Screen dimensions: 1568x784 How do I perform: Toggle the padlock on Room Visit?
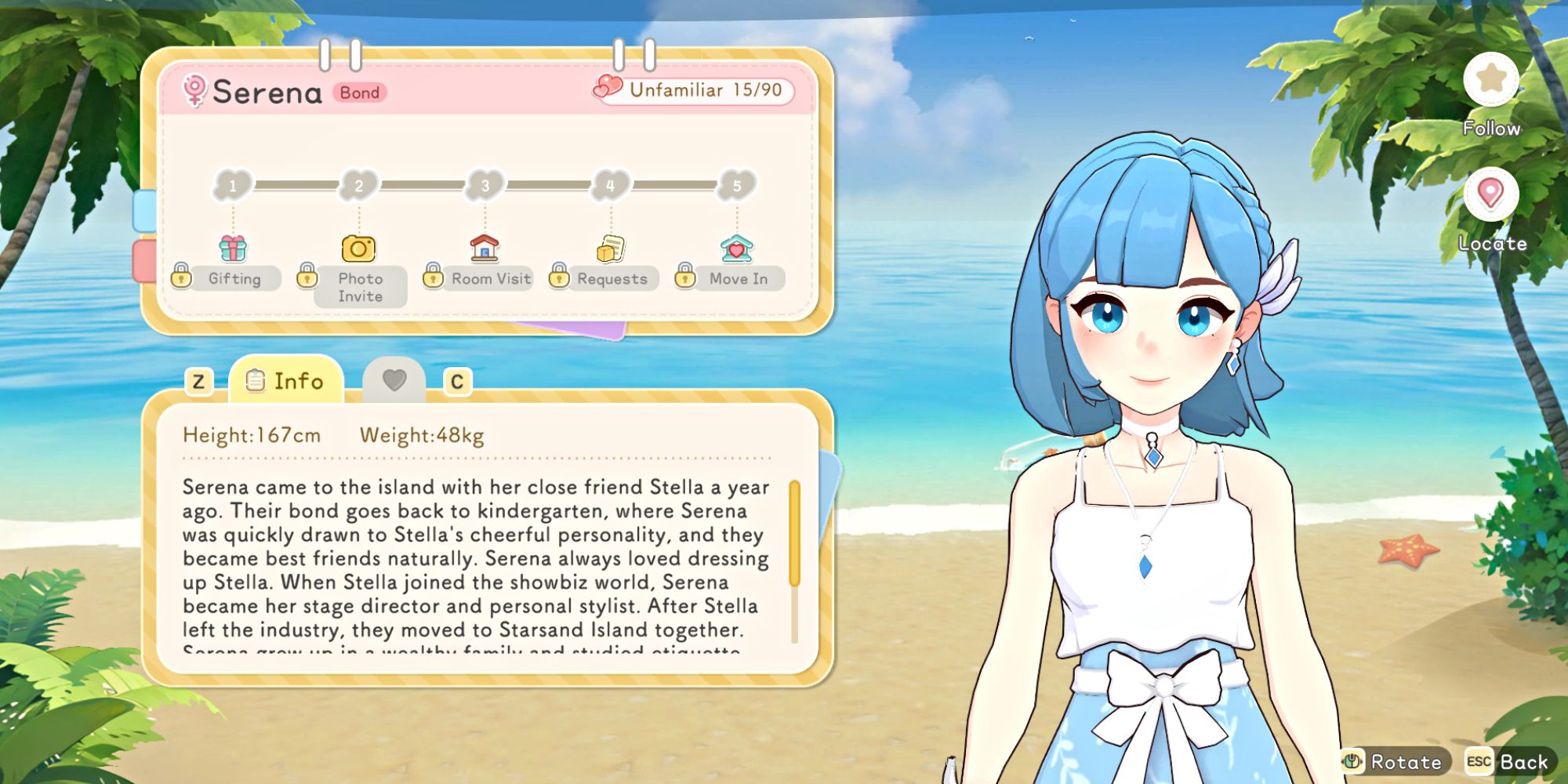click(x=432, y=278)
